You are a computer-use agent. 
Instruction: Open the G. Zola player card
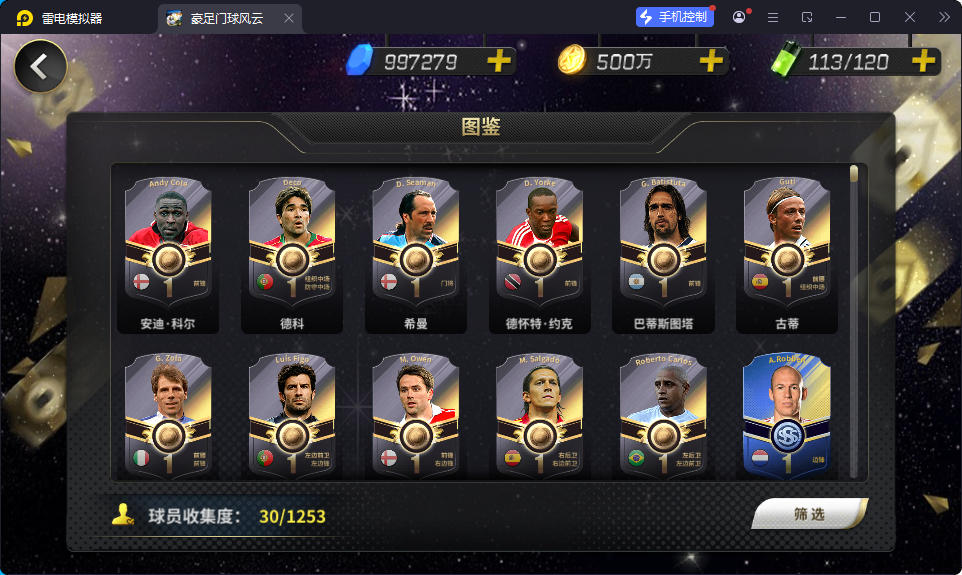169,415
